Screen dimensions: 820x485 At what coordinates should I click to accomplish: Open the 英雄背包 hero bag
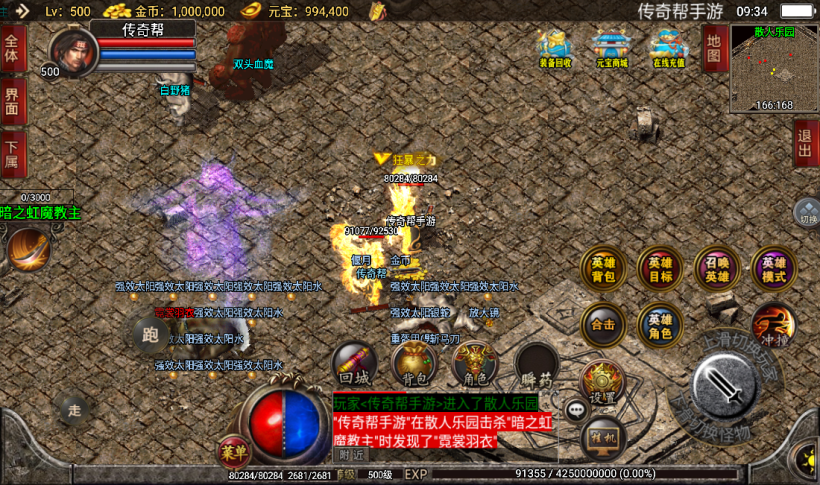(603, 267)
